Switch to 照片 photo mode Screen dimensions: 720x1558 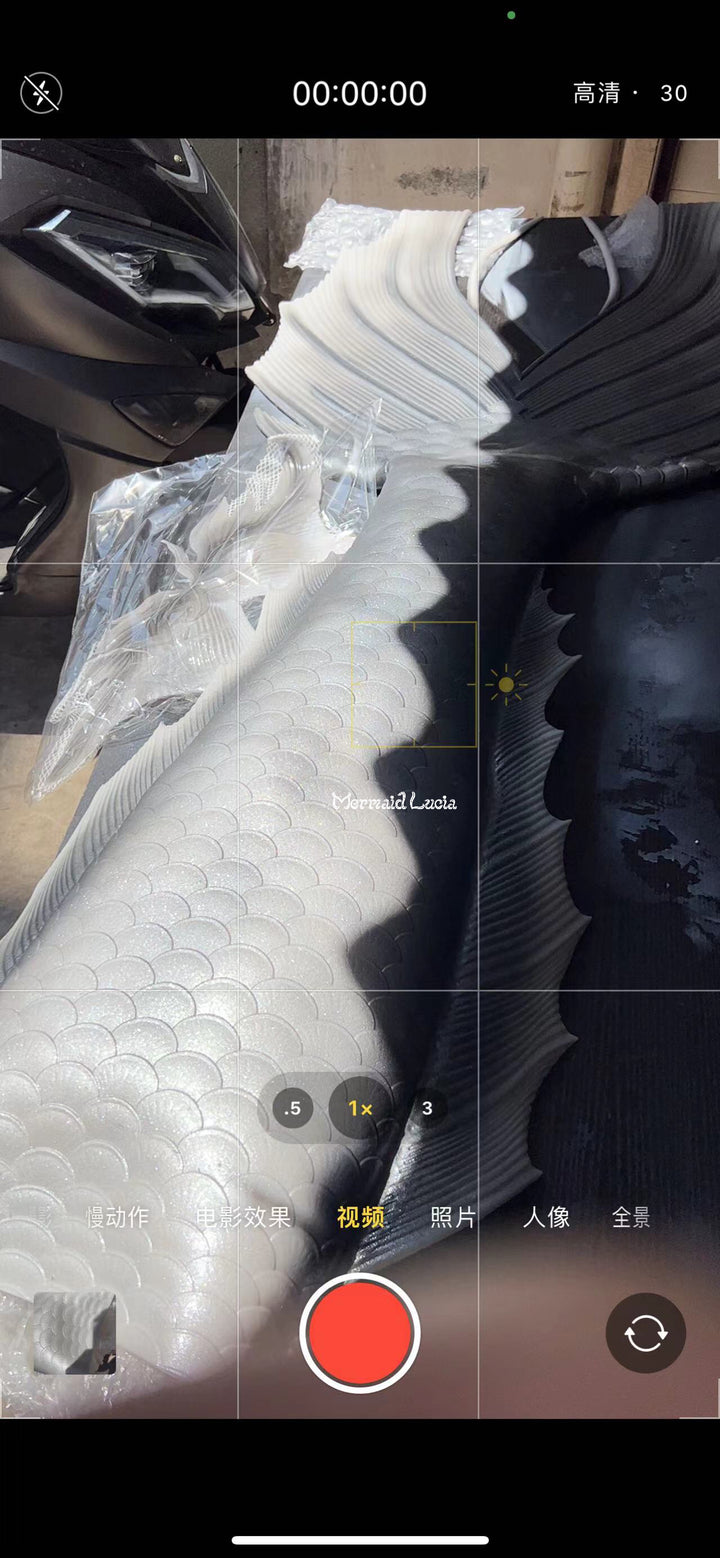pyautogui.click(x=453, y=1217)
